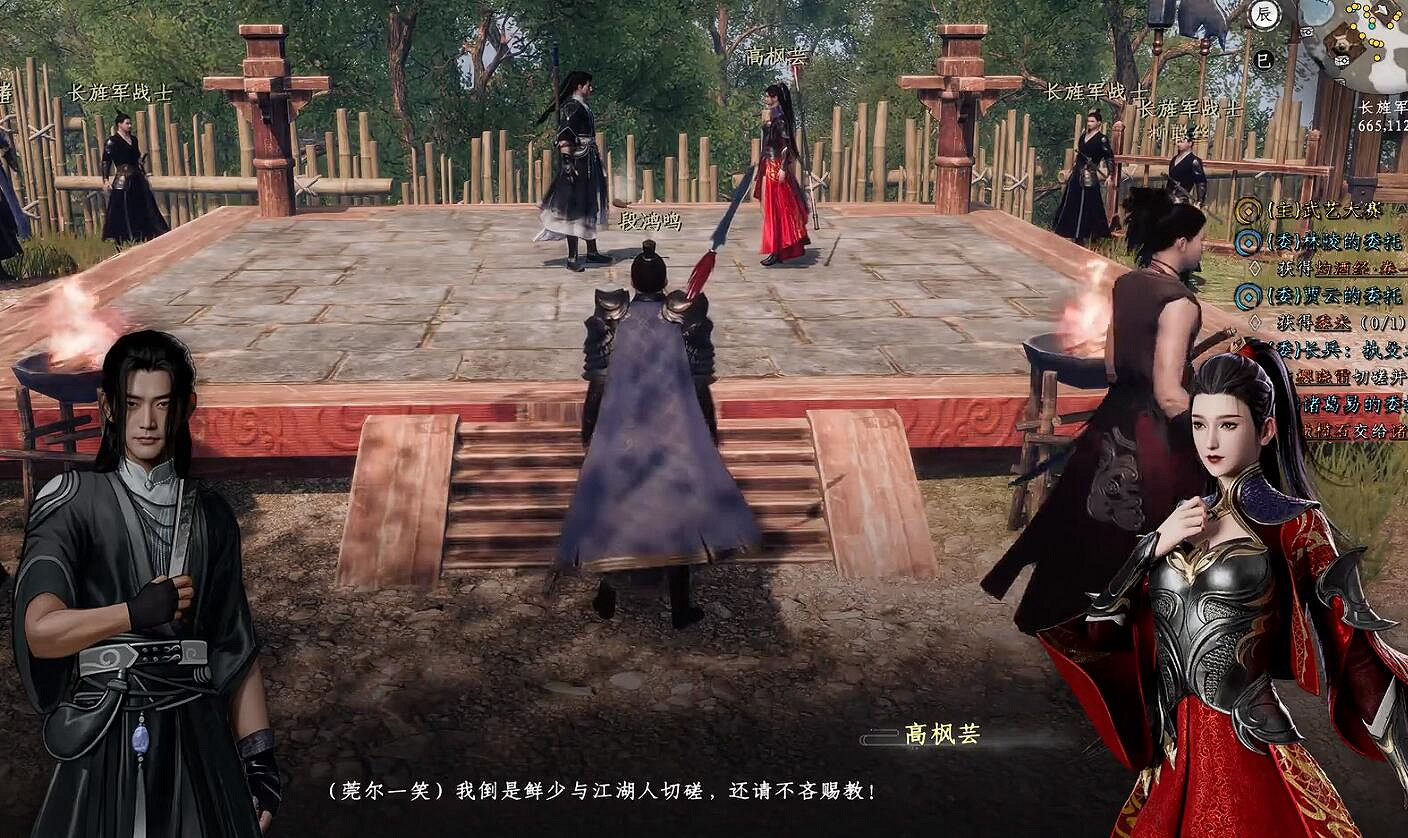Click the 长旌军 region label under the minimap
The width and height of the screenshot is (1408, 838).
1384,107
